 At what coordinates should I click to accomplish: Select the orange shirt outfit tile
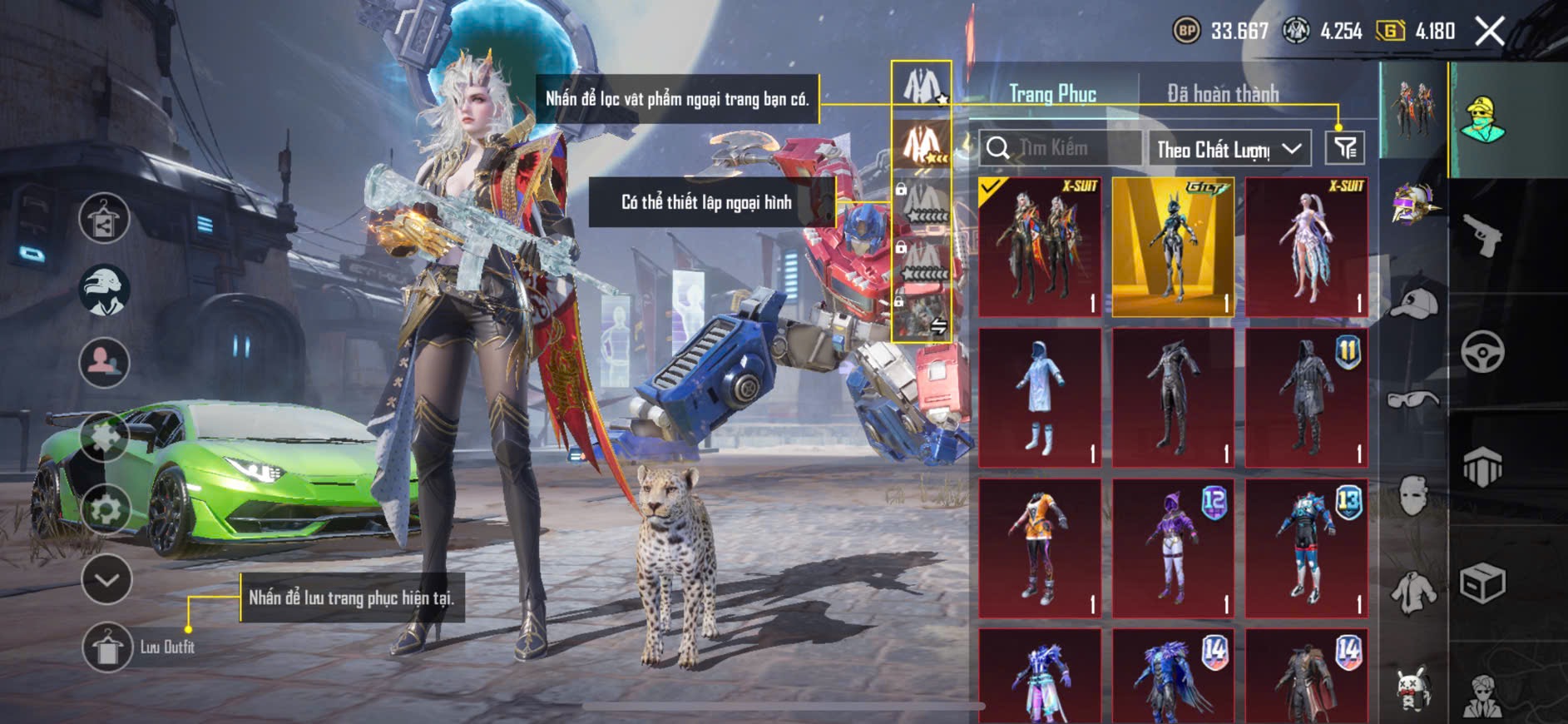click(1040, 548)
